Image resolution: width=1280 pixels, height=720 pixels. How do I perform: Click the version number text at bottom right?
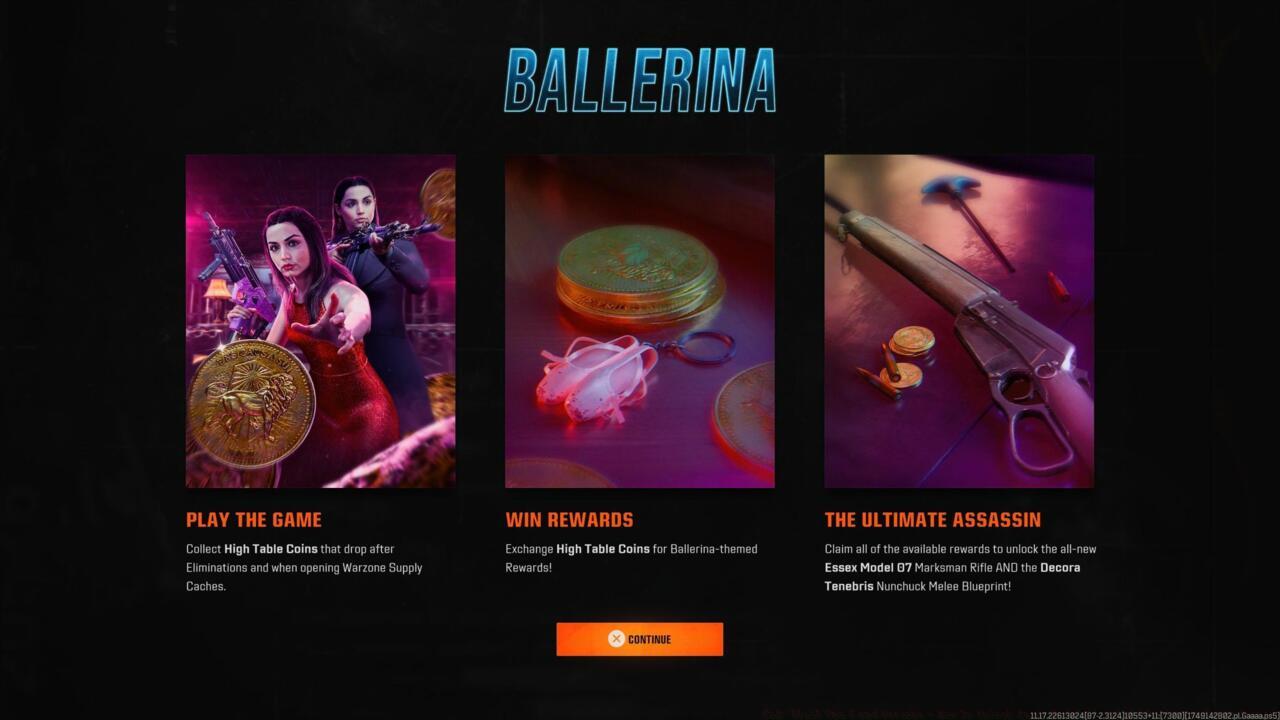(x=1150, y=712)
